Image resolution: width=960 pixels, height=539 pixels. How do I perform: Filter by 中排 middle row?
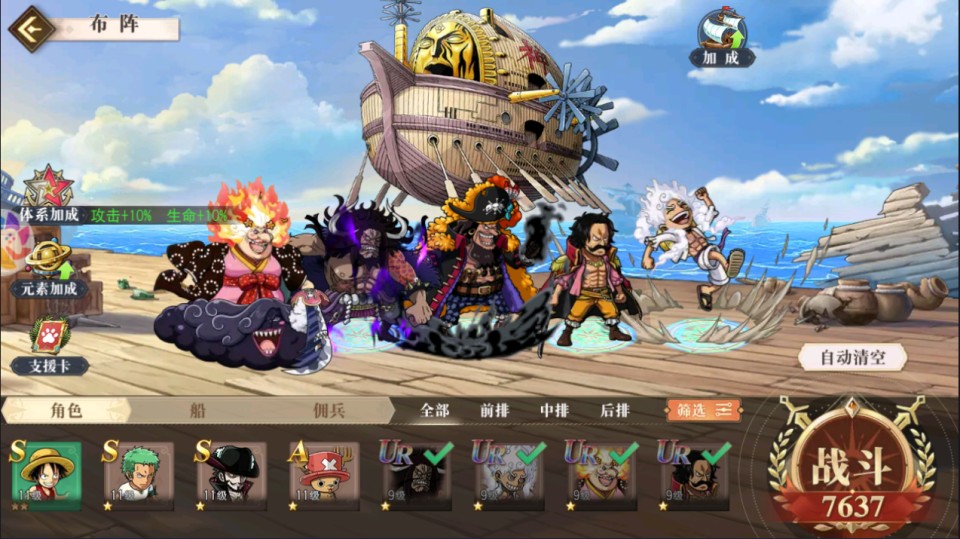pos(554,410)
